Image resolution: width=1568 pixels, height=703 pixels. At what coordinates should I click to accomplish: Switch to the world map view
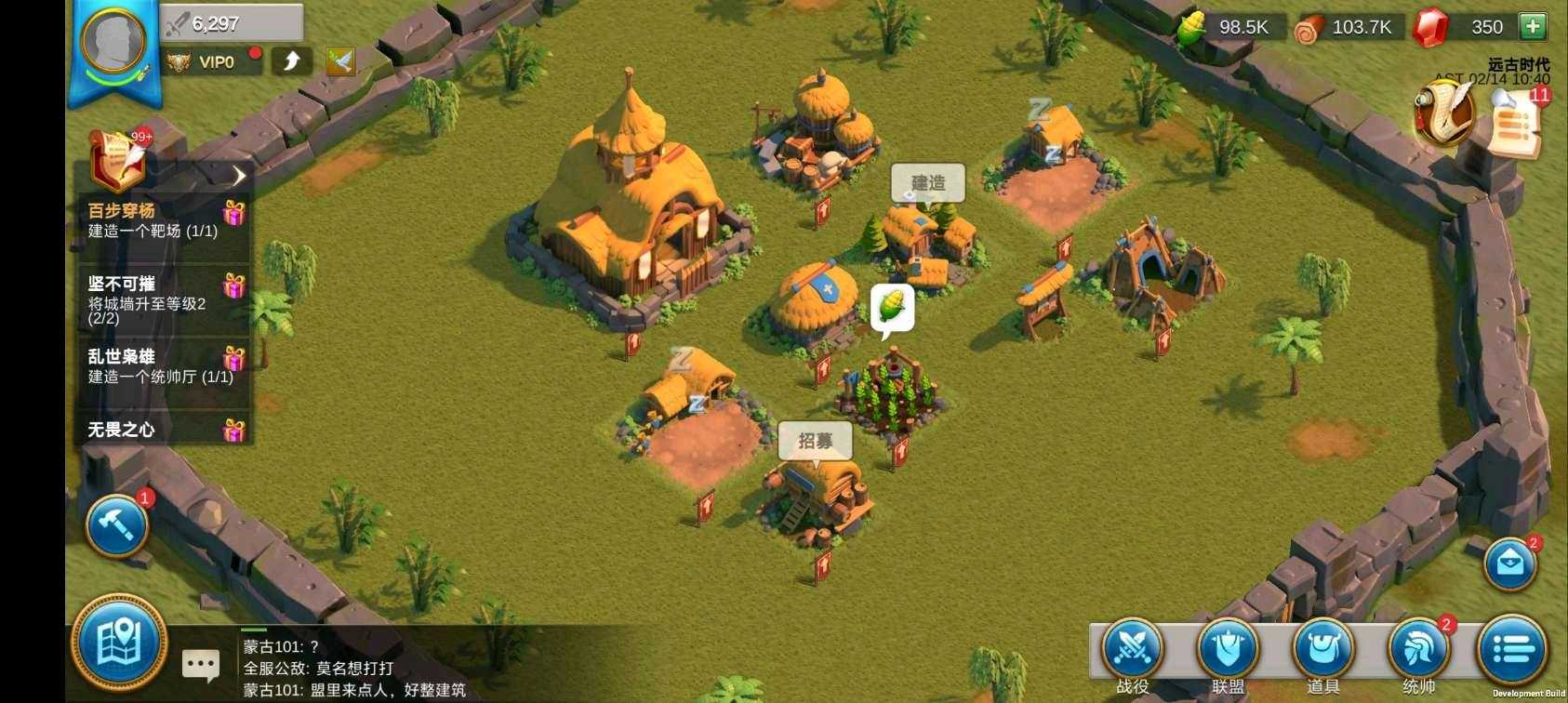click(119, 643)
